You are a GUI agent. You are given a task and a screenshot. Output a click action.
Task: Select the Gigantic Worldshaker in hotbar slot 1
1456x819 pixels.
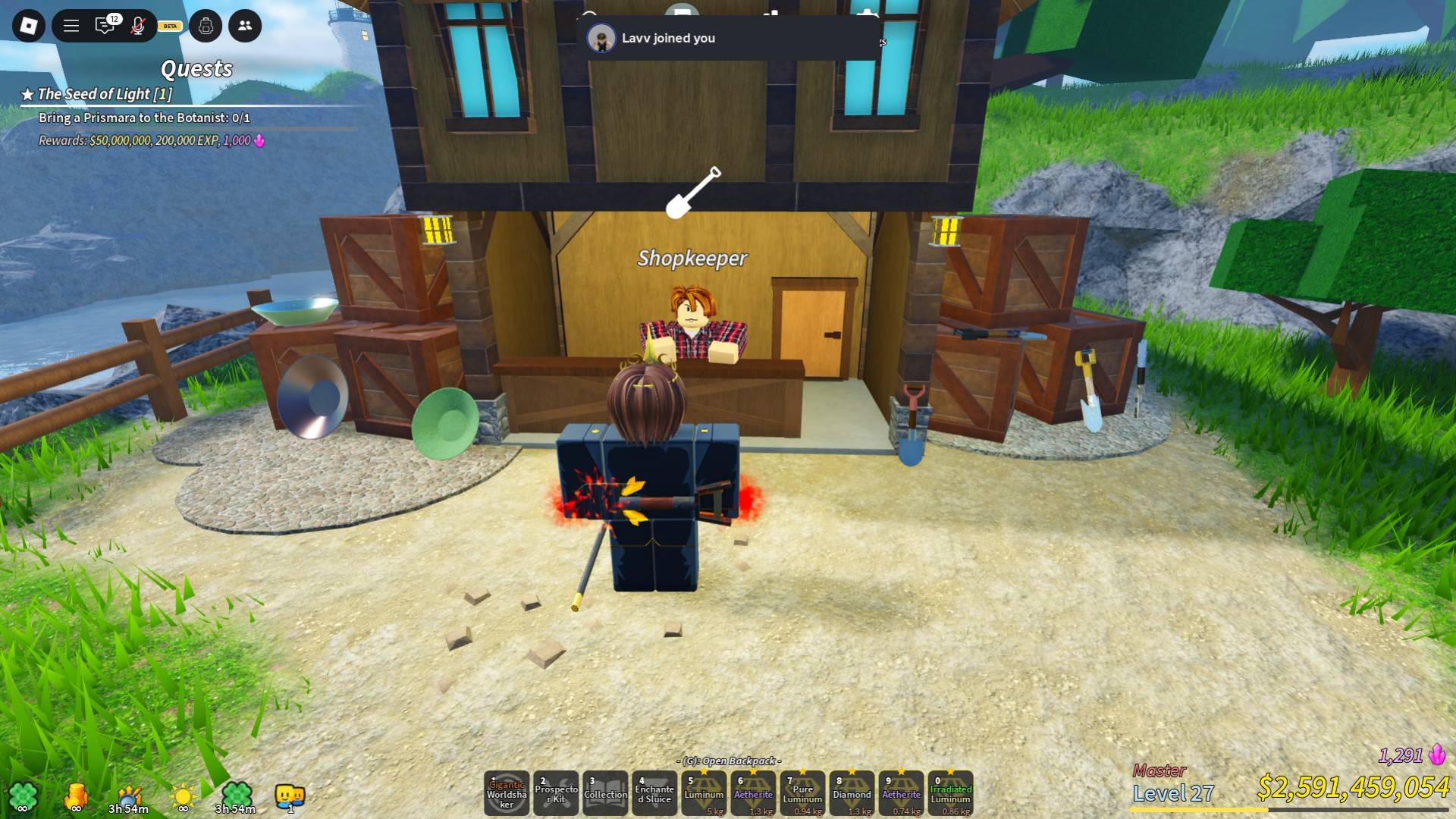click(508, 793)
